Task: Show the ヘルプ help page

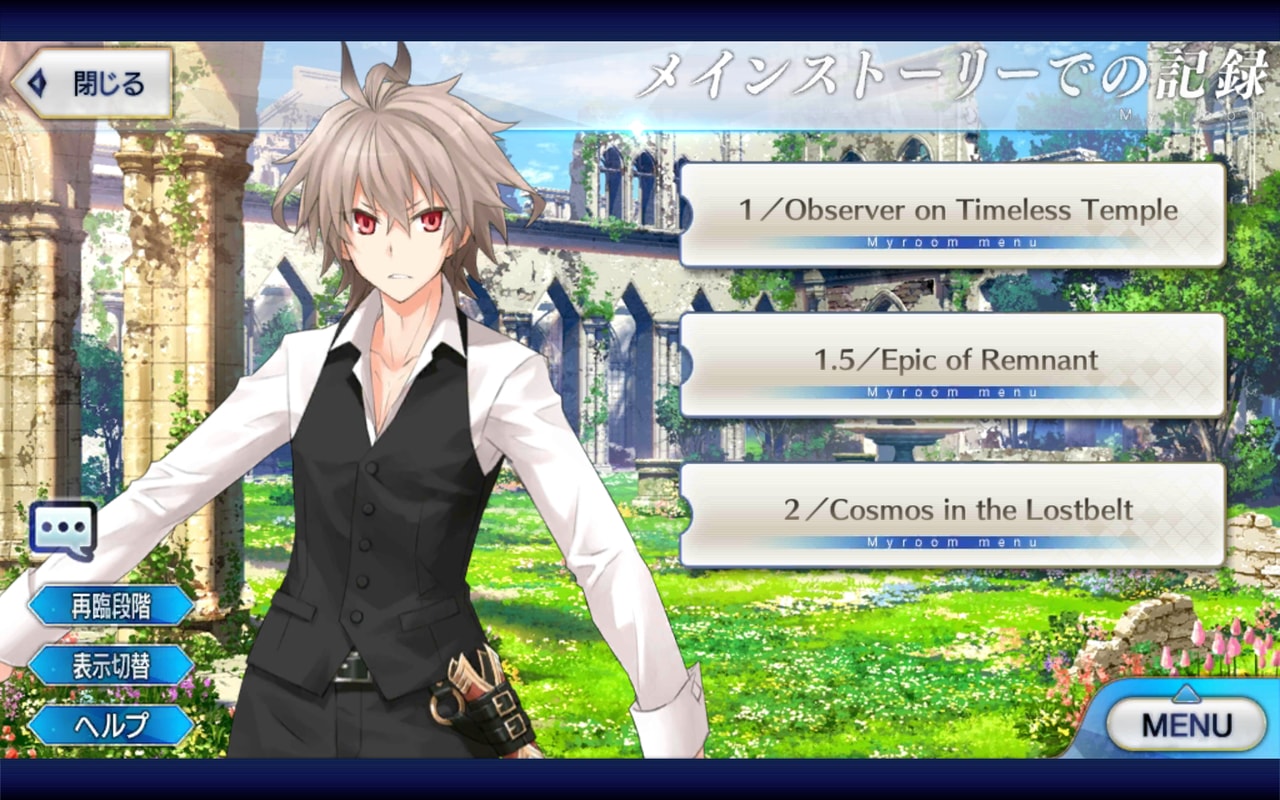Action: click(x=111, y=724)
